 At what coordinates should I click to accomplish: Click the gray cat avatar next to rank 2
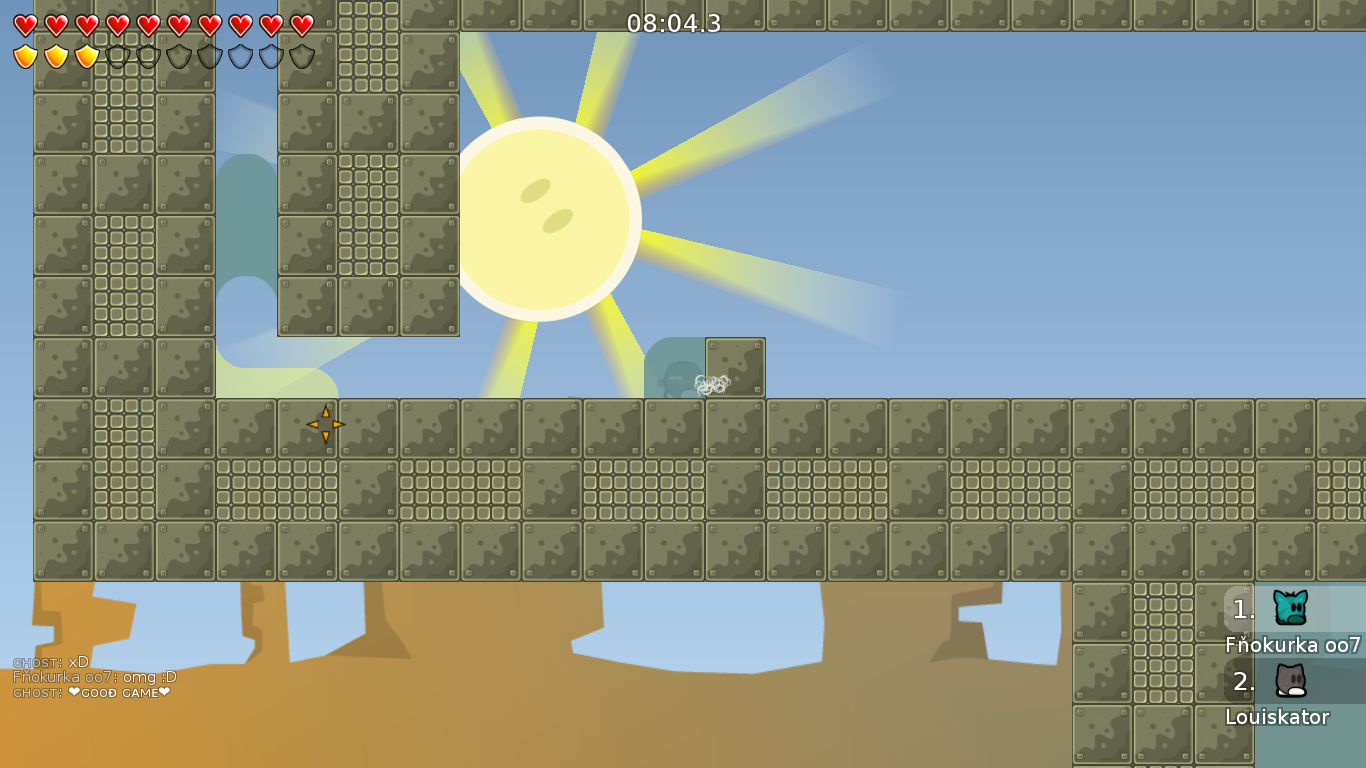click(x=1290, y=682)
